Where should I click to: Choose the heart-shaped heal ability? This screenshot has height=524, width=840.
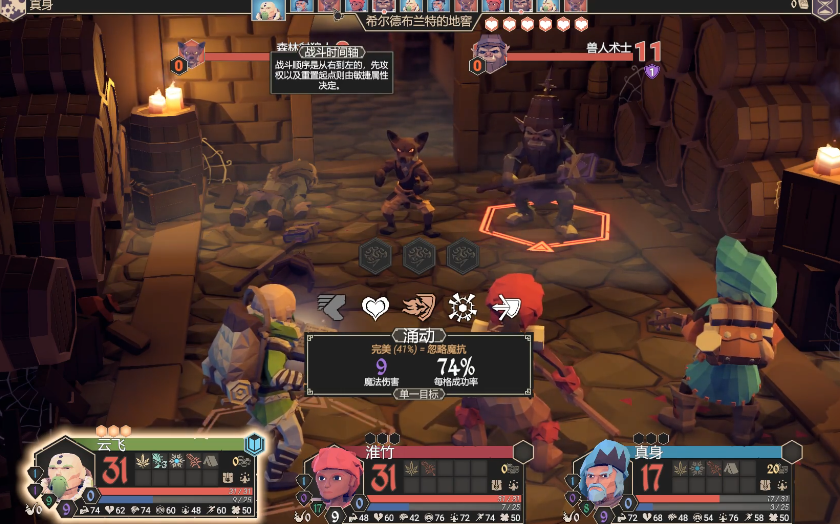pos(375,307)
